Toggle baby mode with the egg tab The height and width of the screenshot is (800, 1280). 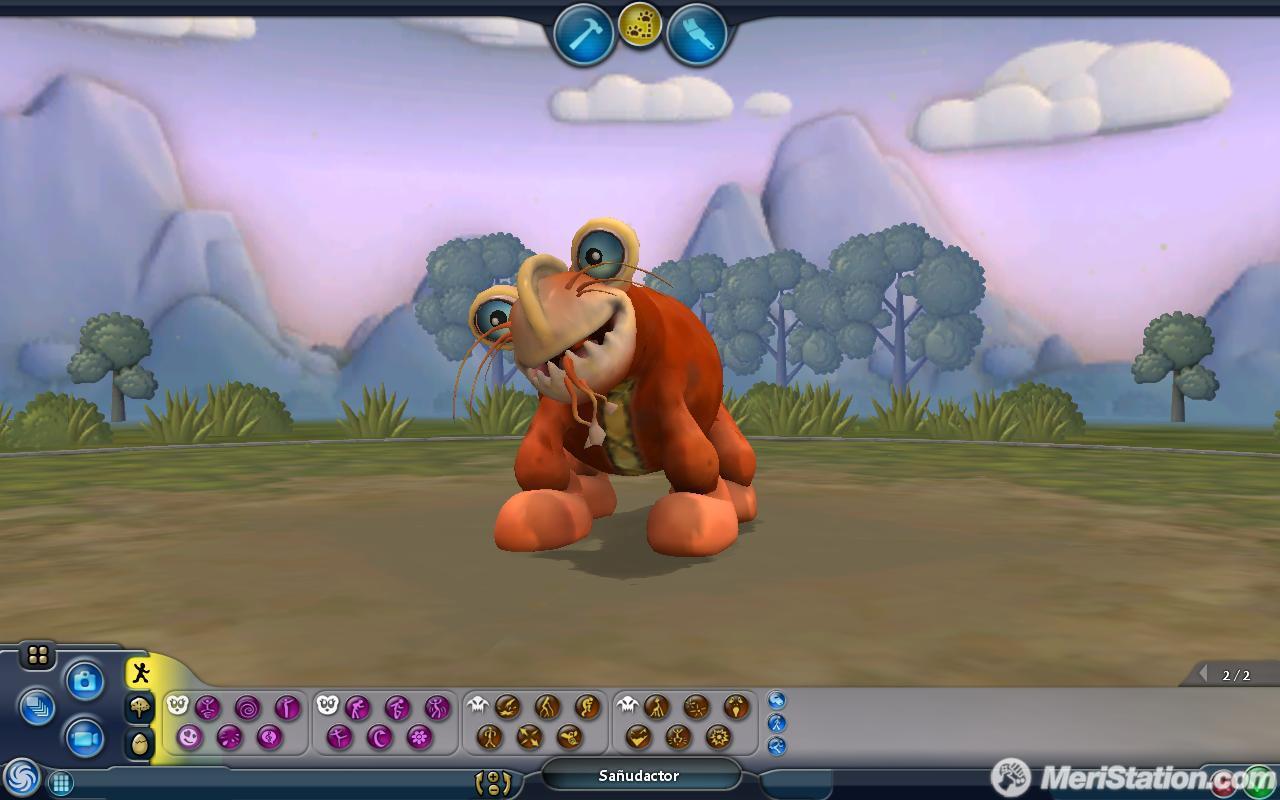pyautogui.click(x=139, y=741)
